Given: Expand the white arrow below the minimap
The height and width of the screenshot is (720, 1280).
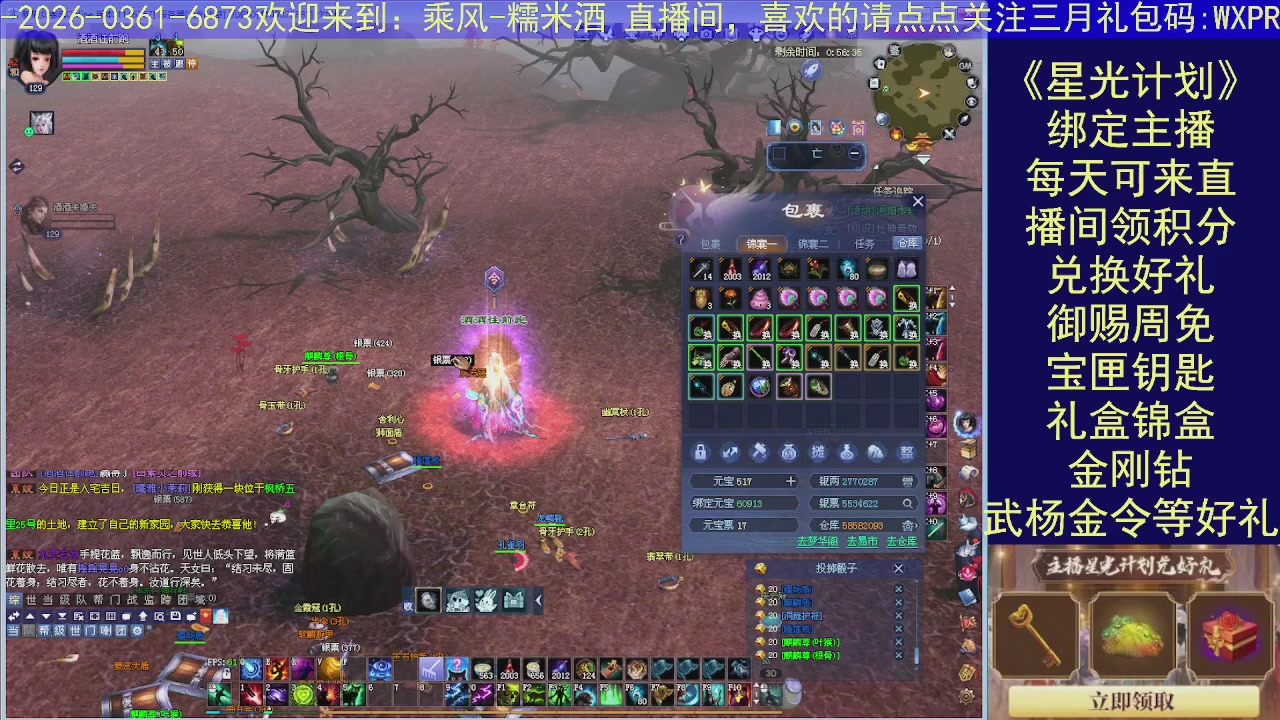Looking at the screenshot, I should [924, 158].
